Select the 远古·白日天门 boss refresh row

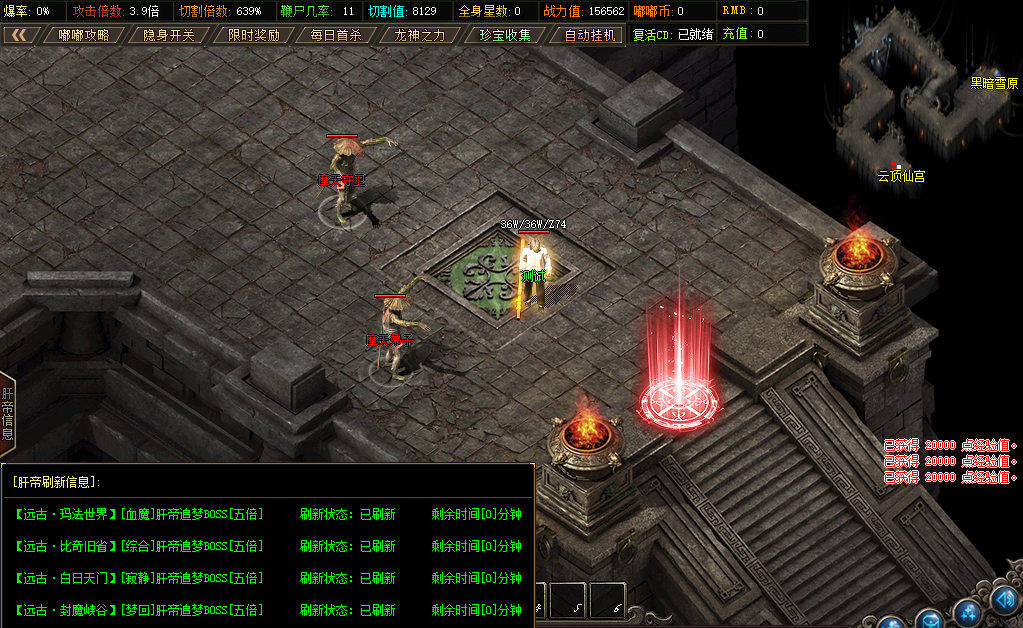pos(139,578)
